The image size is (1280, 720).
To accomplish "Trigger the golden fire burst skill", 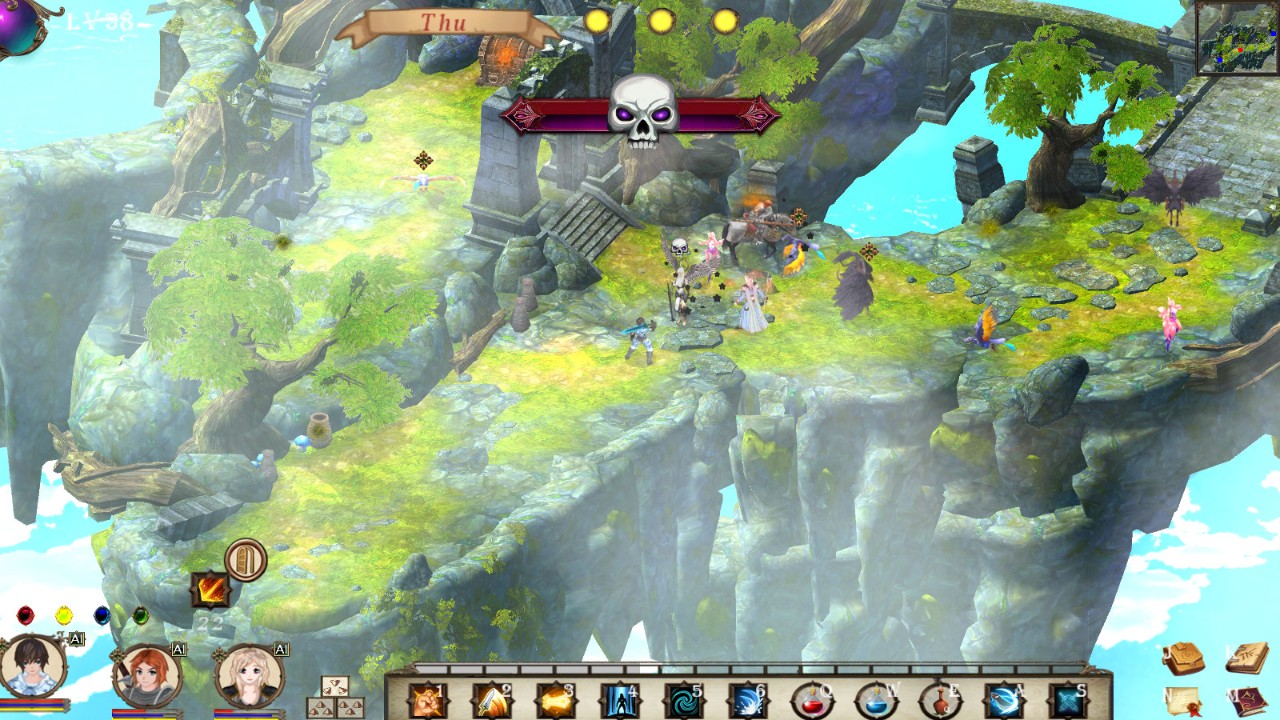I will tap(553, 700).
